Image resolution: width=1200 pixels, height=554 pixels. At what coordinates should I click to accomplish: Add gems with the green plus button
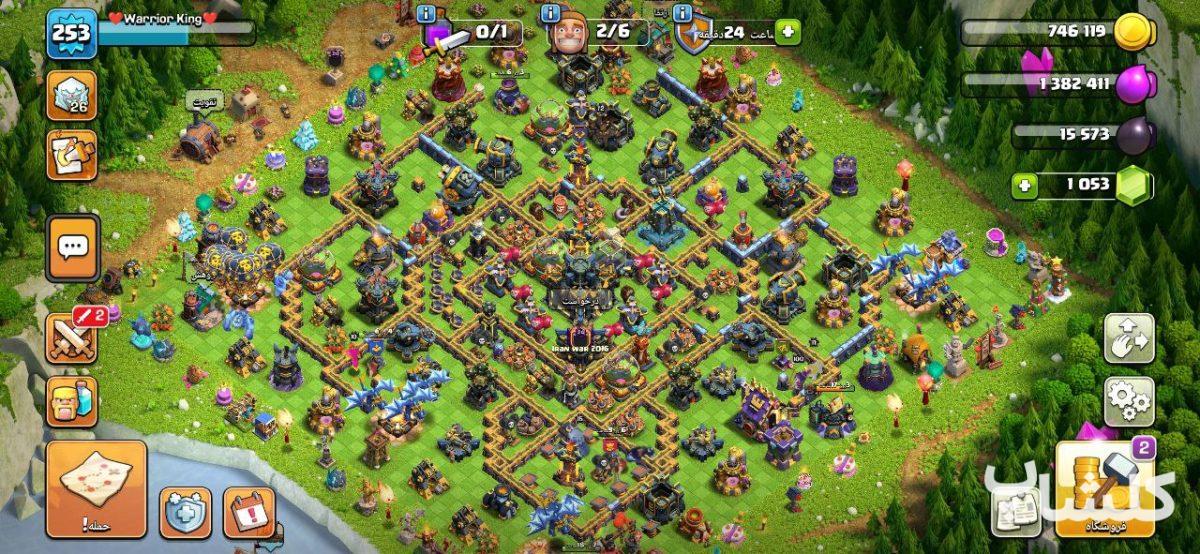tap(1022, 185)
